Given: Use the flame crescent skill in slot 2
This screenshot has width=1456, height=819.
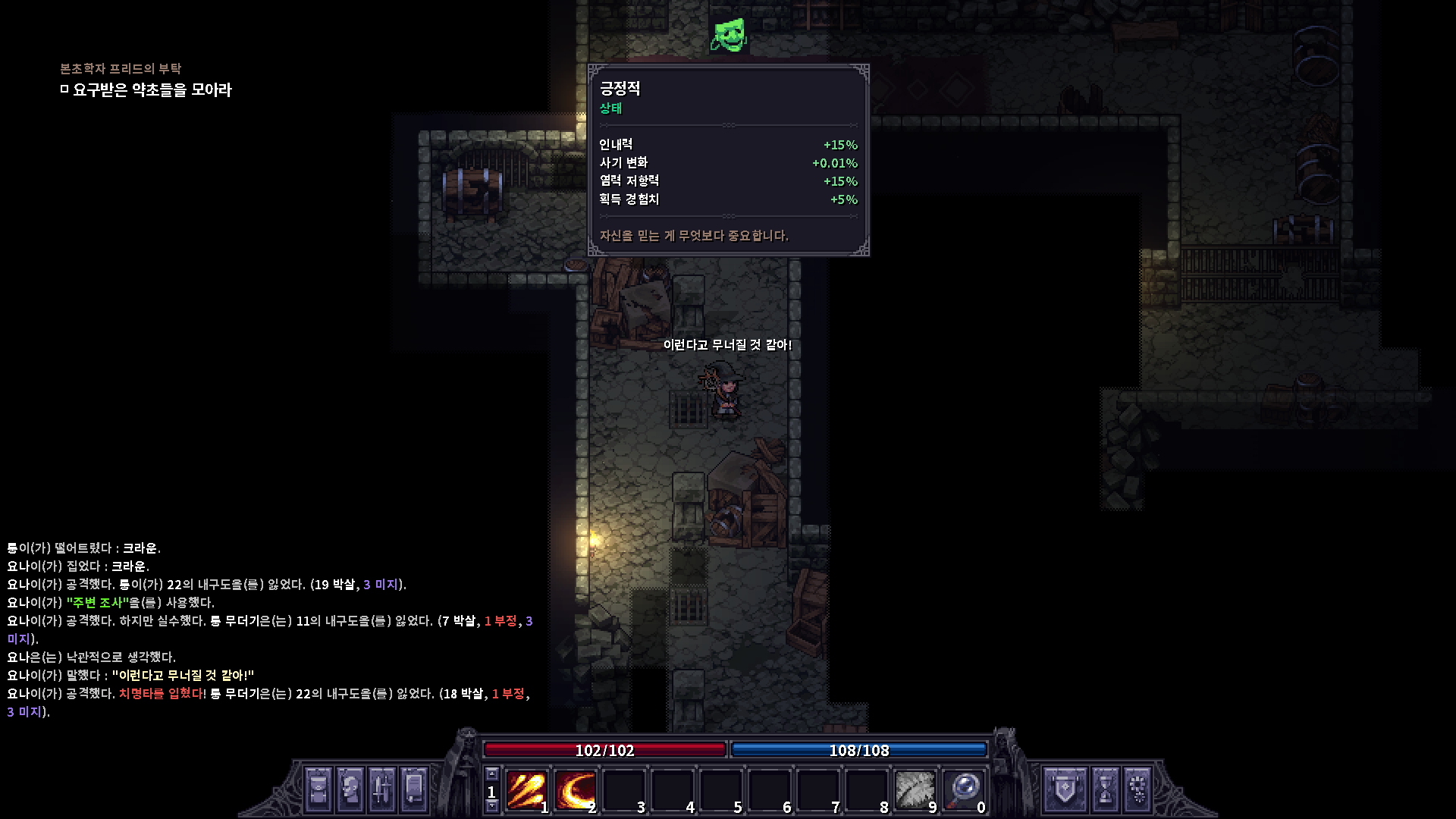Looking at the screenshot, I should 574,790.
